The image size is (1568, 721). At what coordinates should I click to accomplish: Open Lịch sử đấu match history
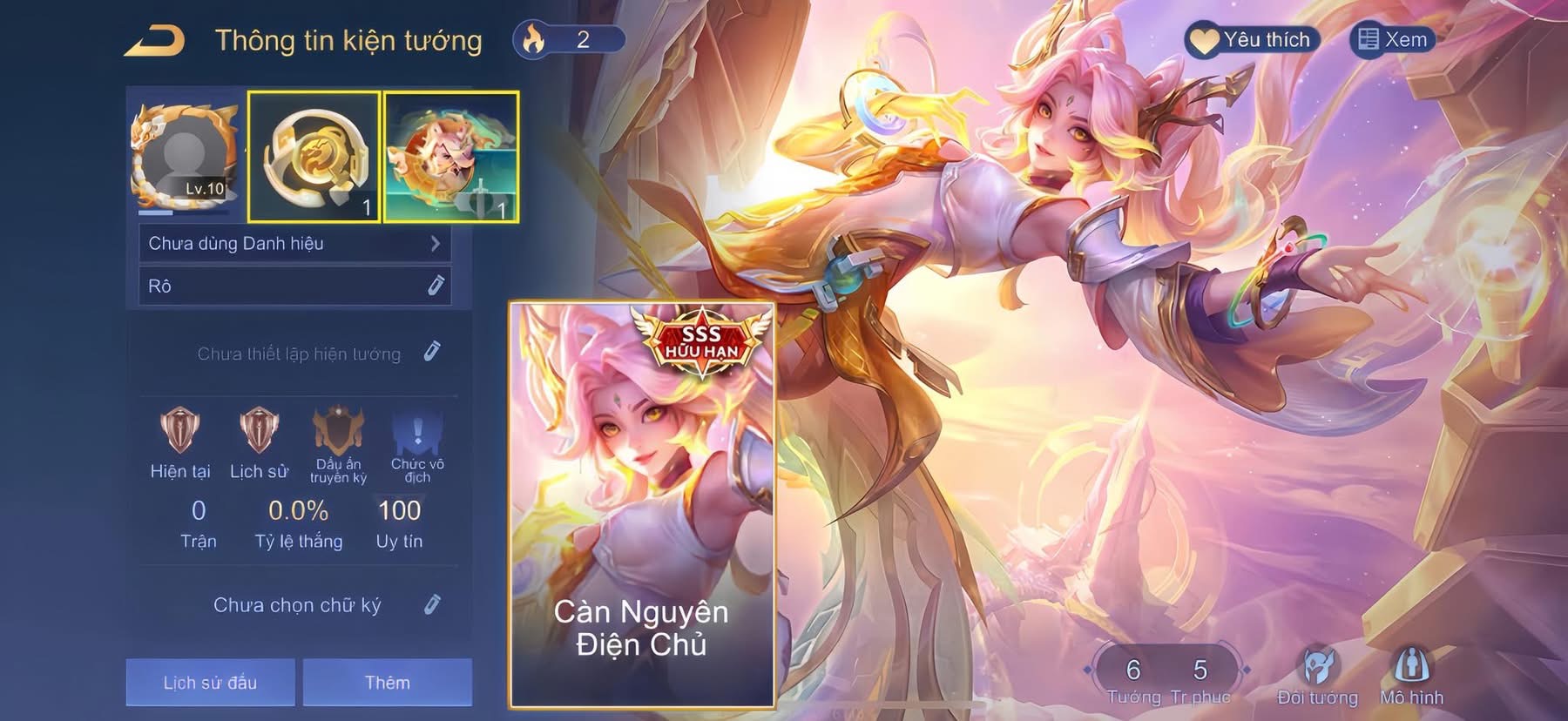(210, 682)
